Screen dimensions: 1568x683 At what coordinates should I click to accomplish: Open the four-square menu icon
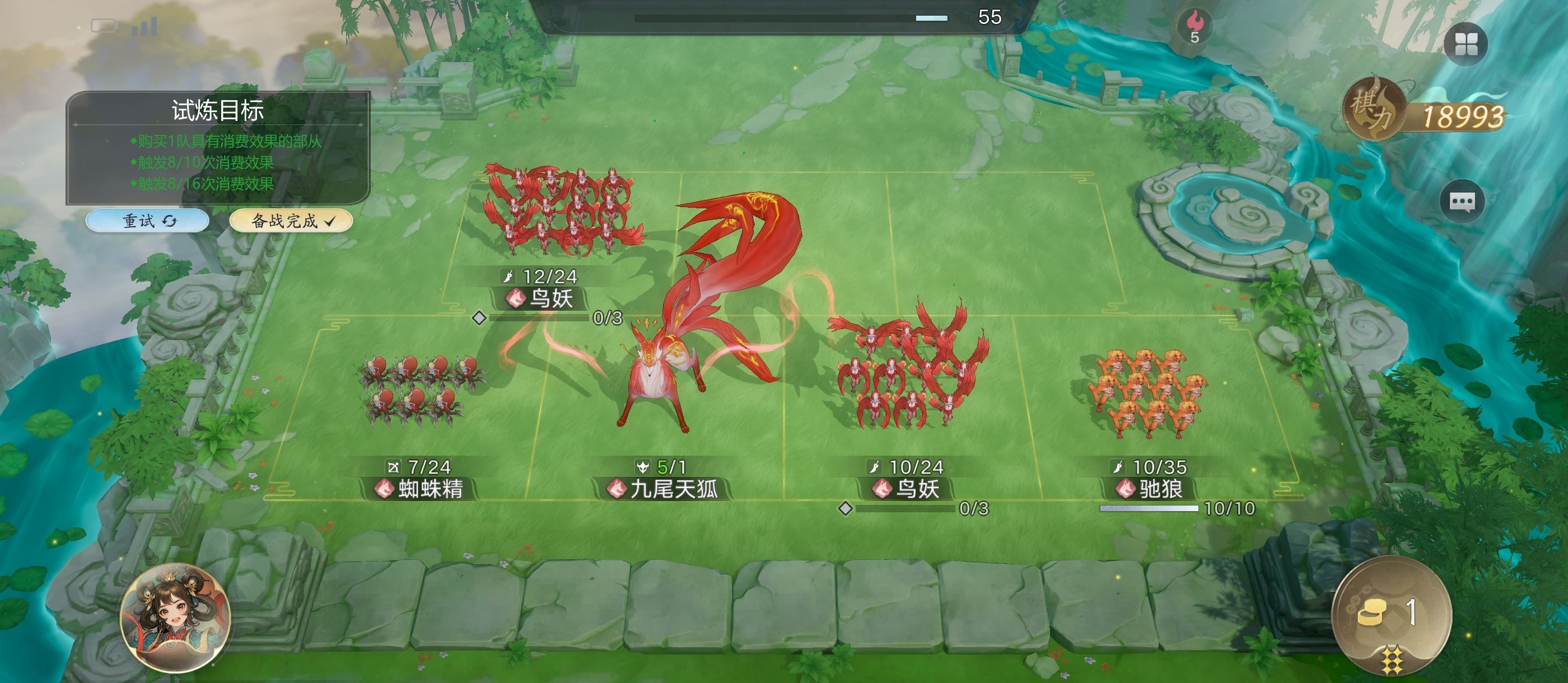pyautogui.click(x=1466, y=44)
